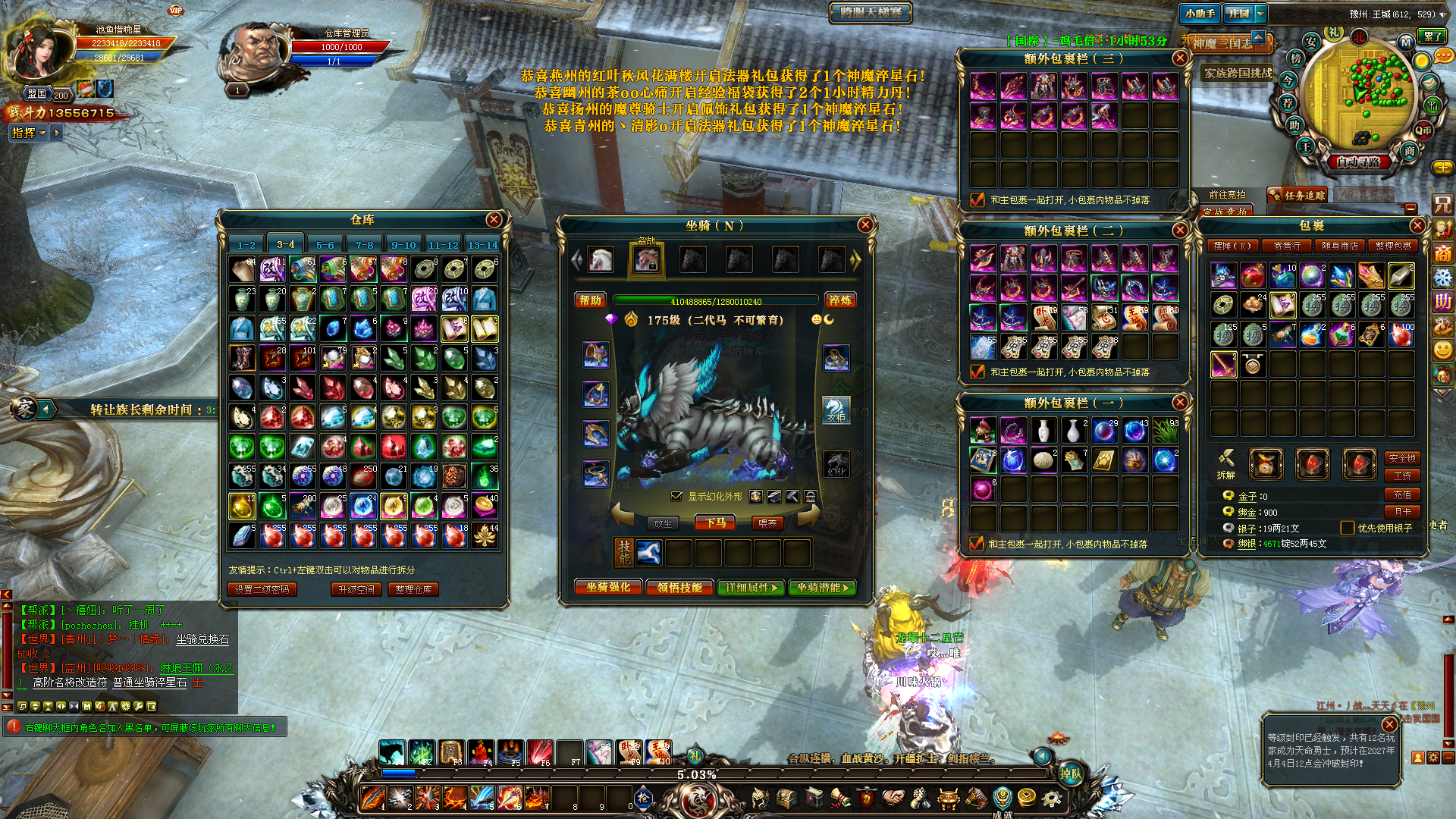Open the 寄售行 consignment house
Image resolution: width=1456 pixels, height=819 pixels.
click(x=1287, y=246)
